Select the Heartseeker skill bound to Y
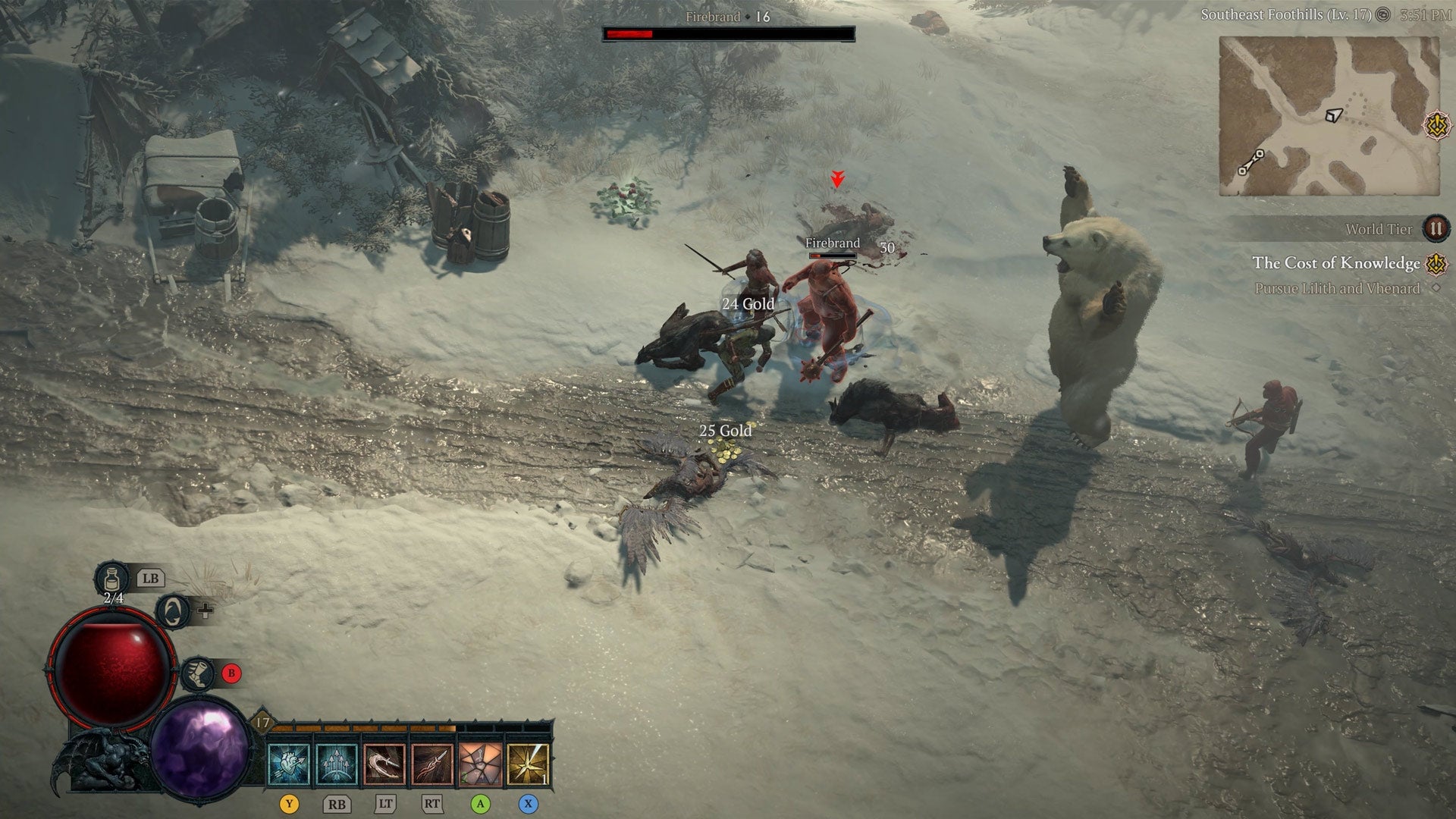1456x819 pixels. point(289,765)
